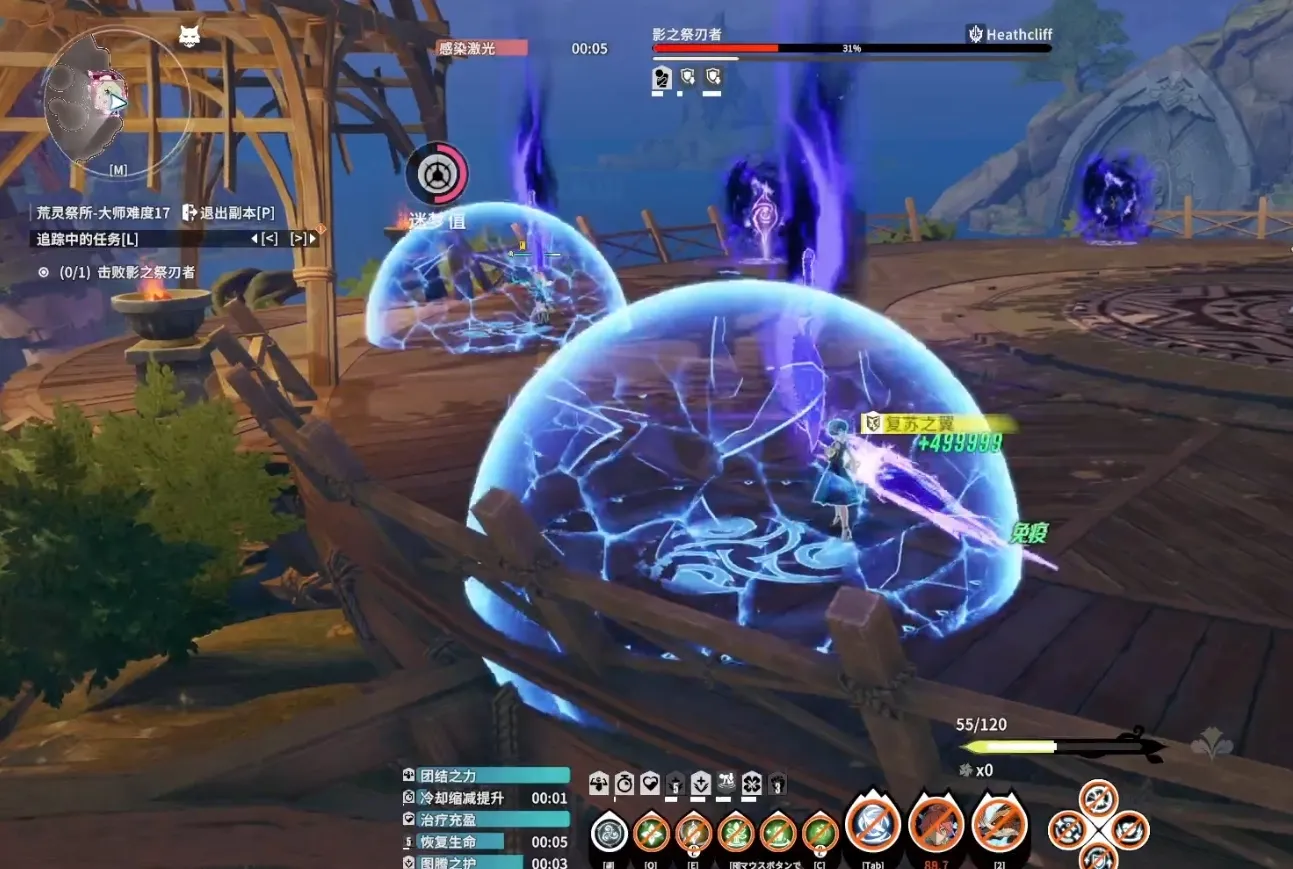Viewport: 1293px width, 869px height.
Task: Click the flexed arm buff icon
Action: coord(599,782)
